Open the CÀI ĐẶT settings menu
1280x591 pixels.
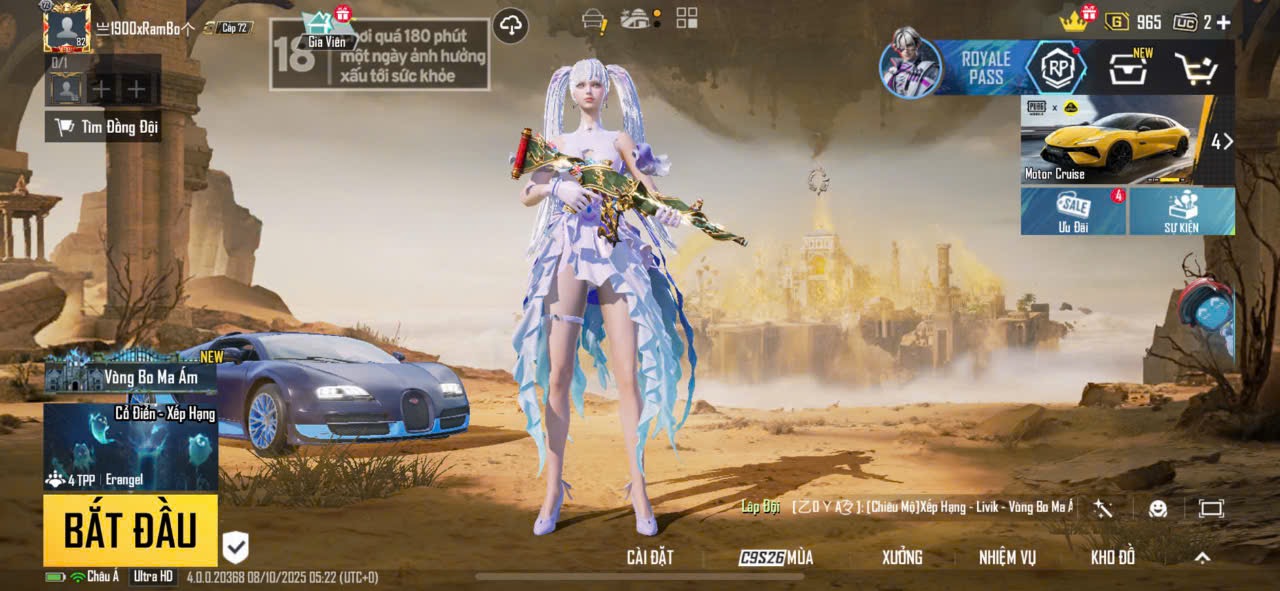coord(650,558)
